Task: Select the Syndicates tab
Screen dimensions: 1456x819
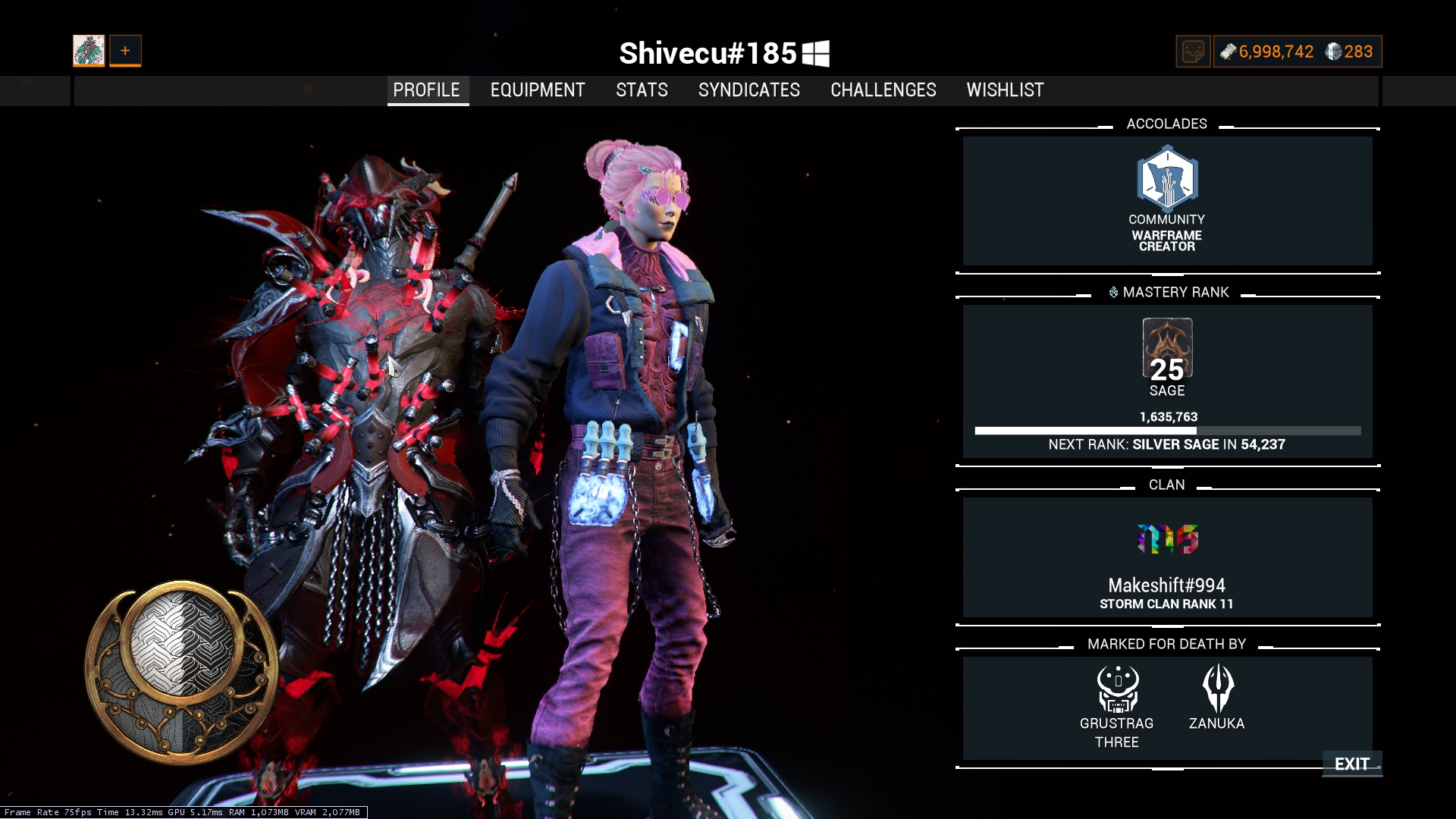Action: [x=748, y=90]
